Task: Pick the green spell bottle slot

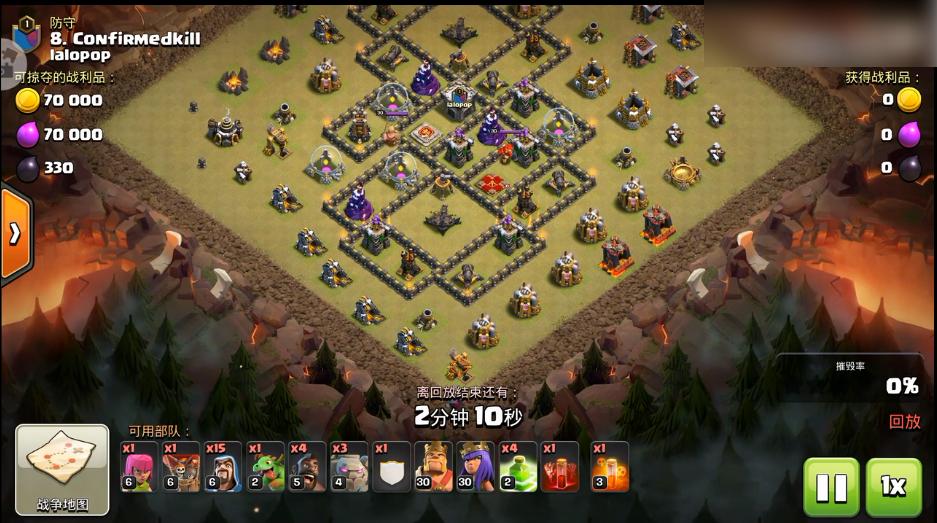Action: [x=518, y=467]
